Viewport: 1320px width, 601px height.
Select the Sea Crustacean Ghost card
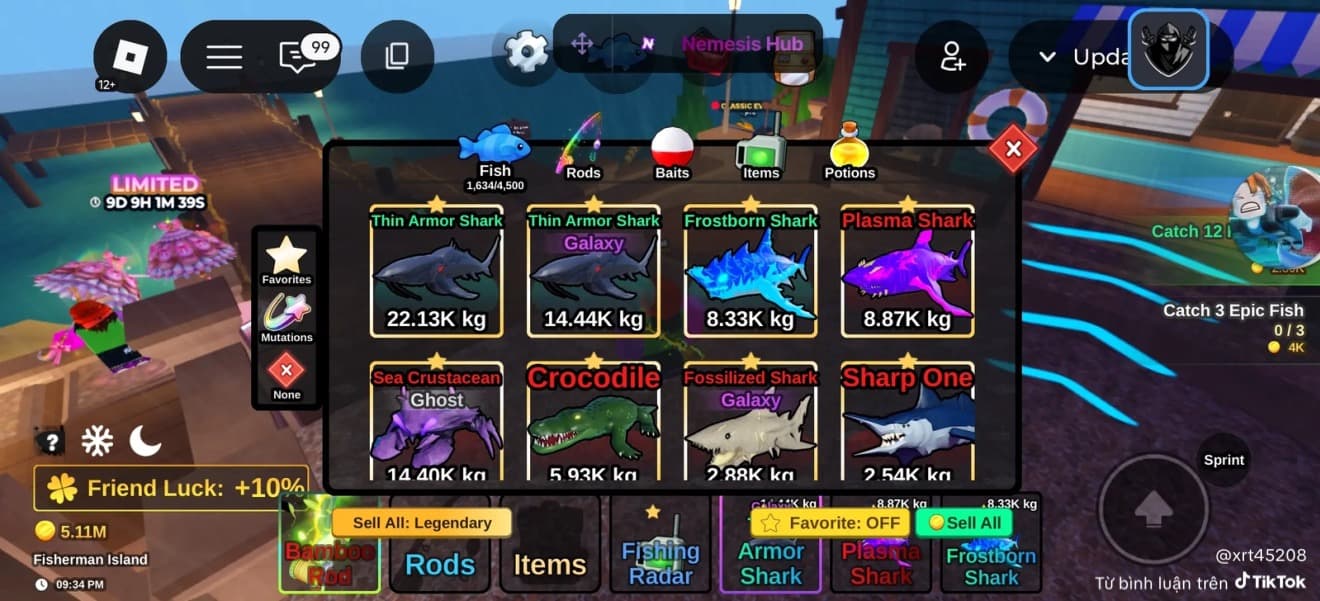point(436,425)
